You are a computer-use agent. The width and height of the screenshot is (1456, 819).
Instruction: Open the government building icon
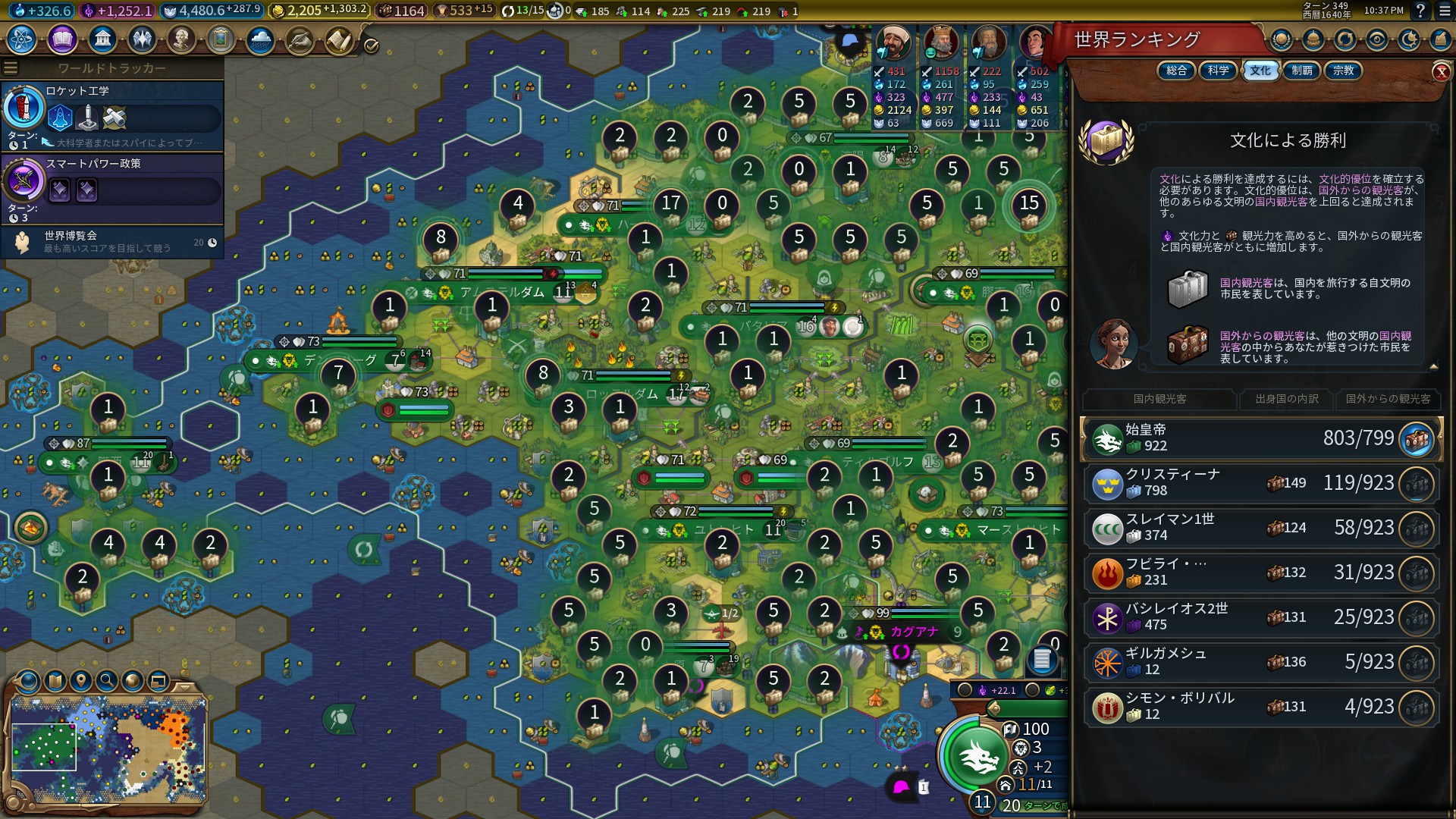[x=102, y=39]
